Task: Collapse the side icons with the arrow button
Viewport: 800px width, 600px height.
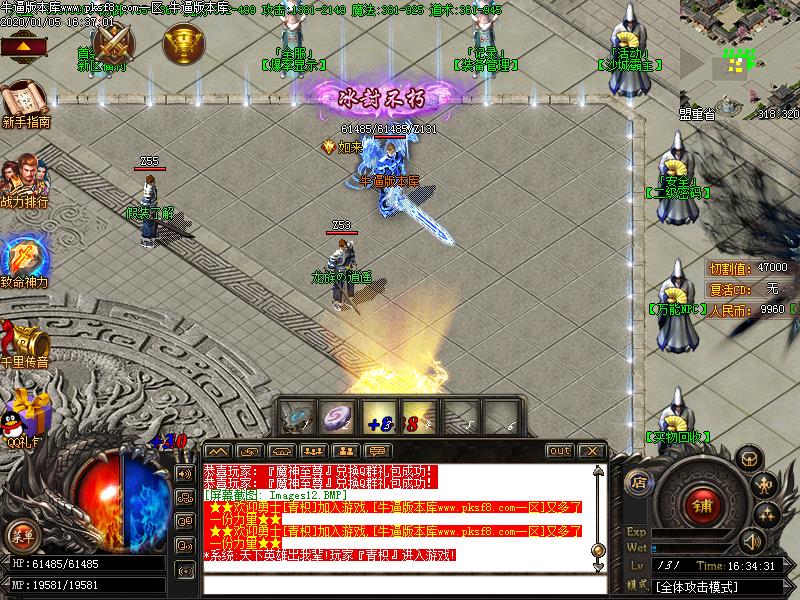Action: (x=26, y=46)
